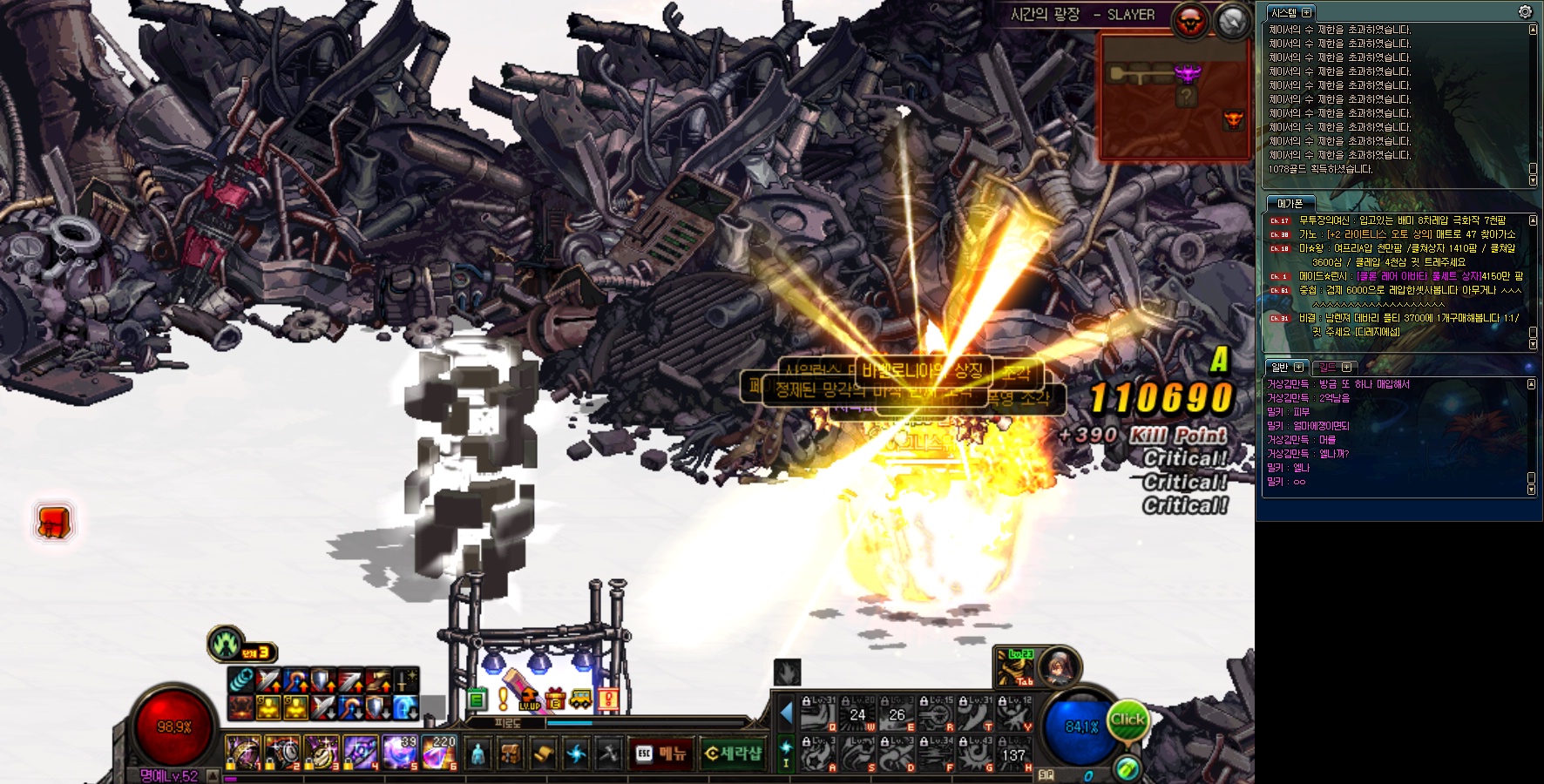Viewport: 1544px width, 784px height.
Task: Click the dungeon minimap panel
Action: pos(1174,96)
